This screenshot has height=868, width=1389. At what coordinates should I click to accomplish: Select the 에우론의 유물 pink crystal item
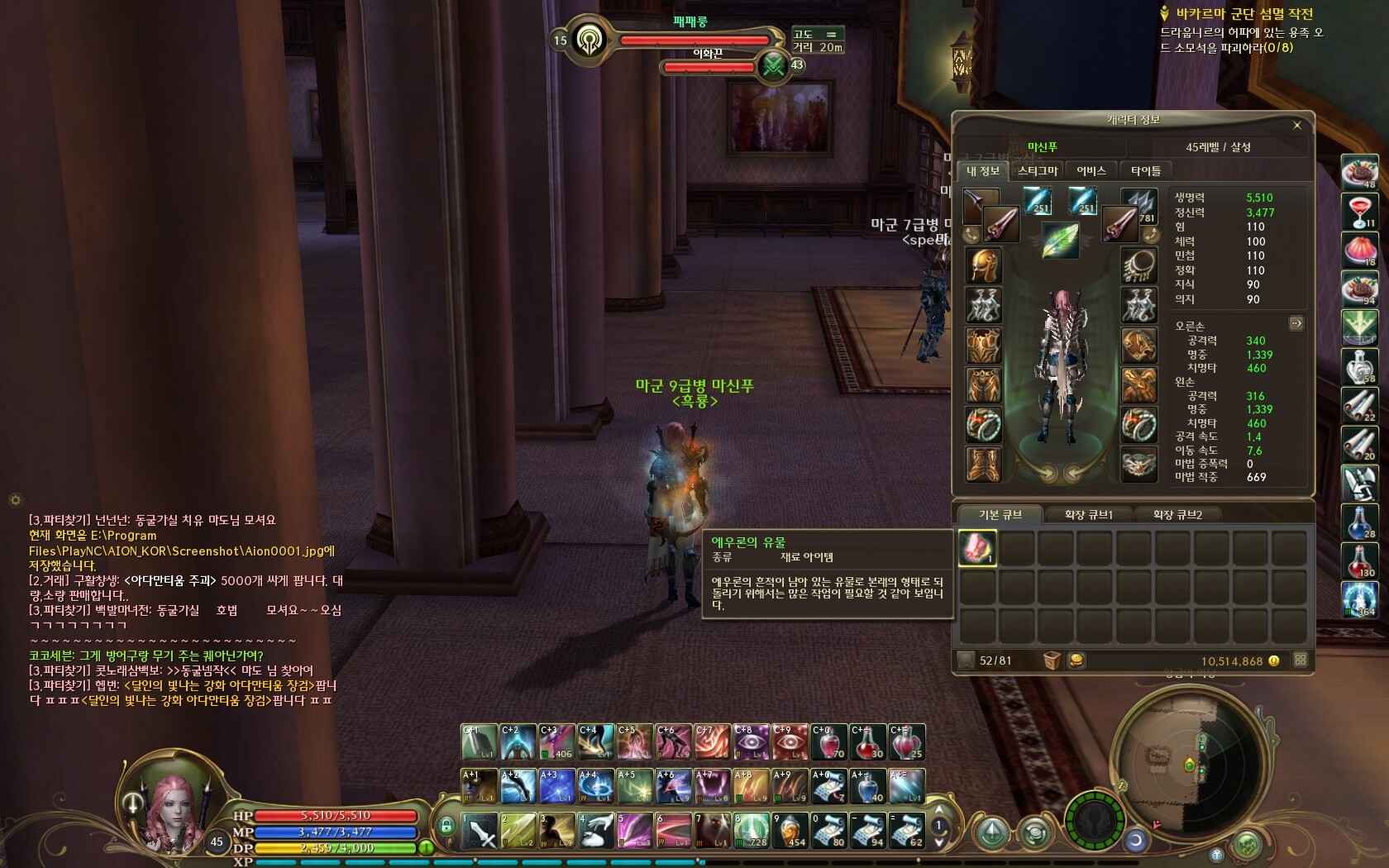click(x=977, y=547)
